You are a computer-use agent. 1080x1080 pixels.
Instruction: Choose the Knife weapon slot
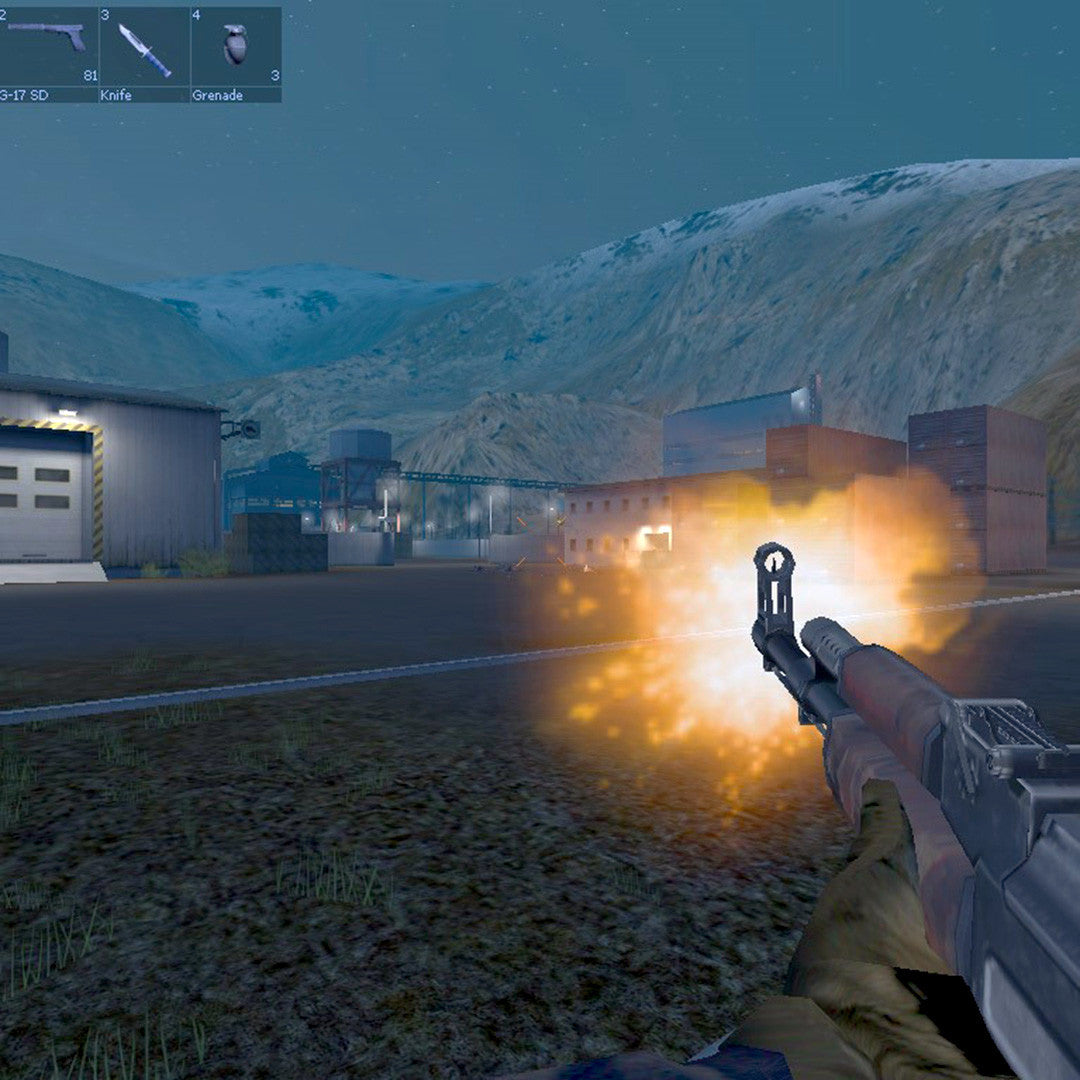(x=144, y=53)
